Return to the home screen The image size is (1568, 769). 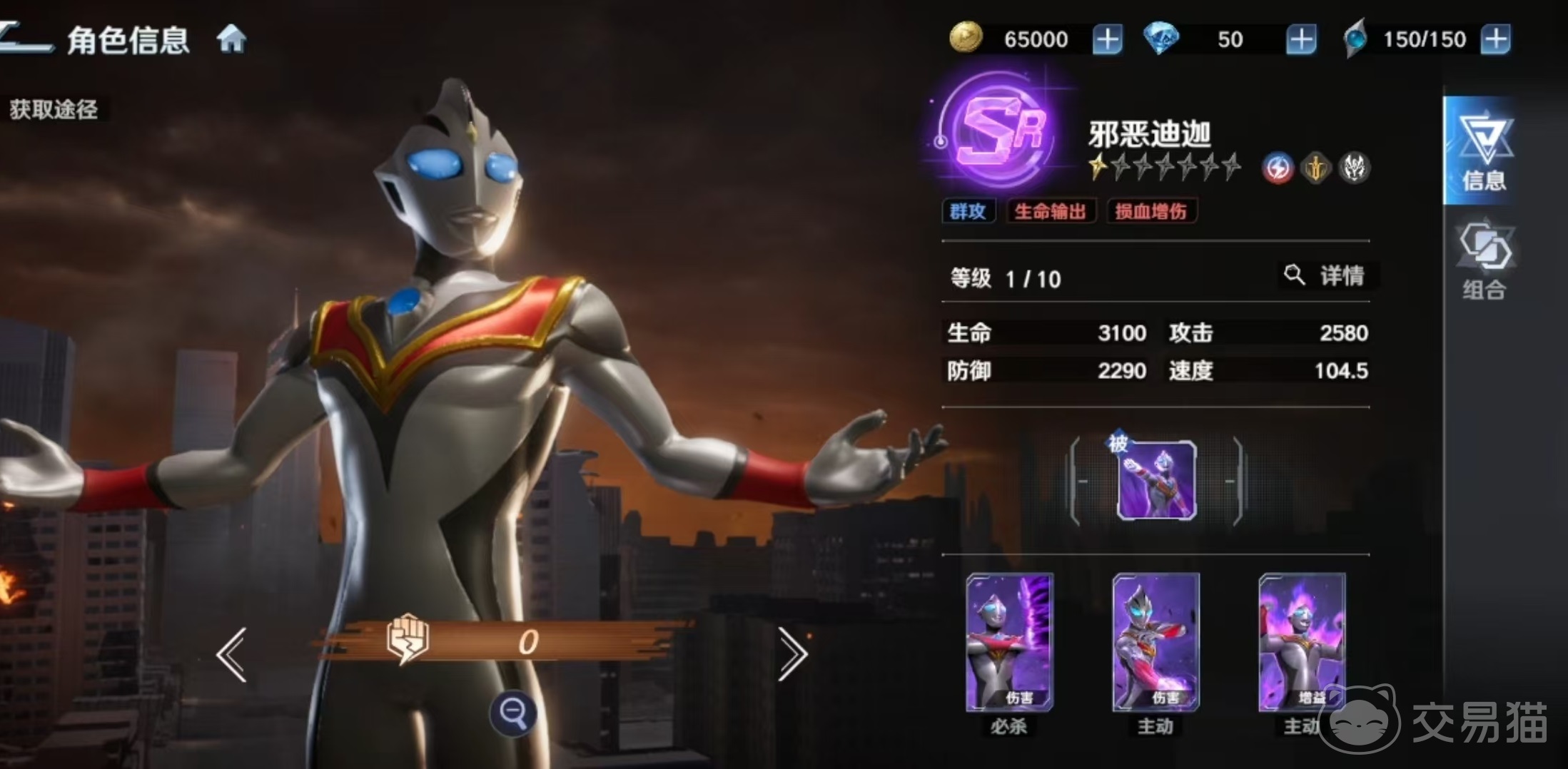[231, 39]
